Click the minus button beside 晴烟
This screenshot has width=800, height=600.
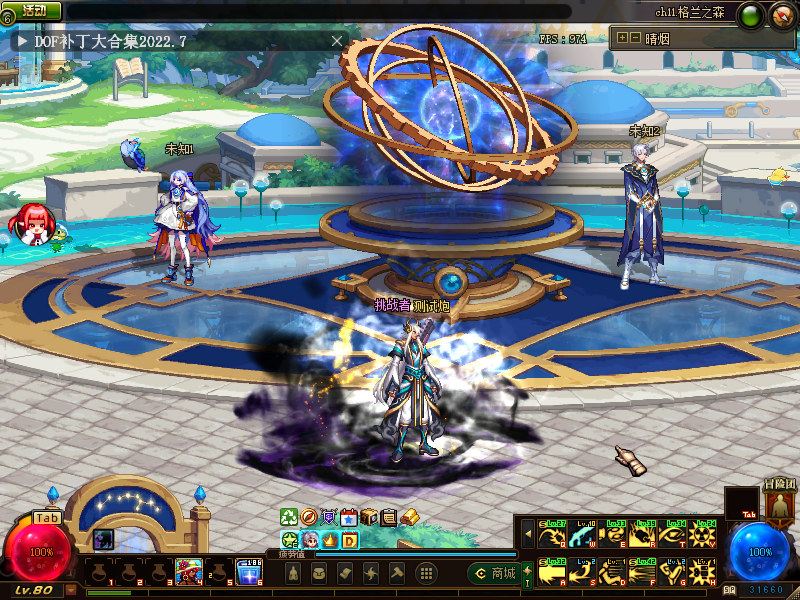tap(635, 38)
